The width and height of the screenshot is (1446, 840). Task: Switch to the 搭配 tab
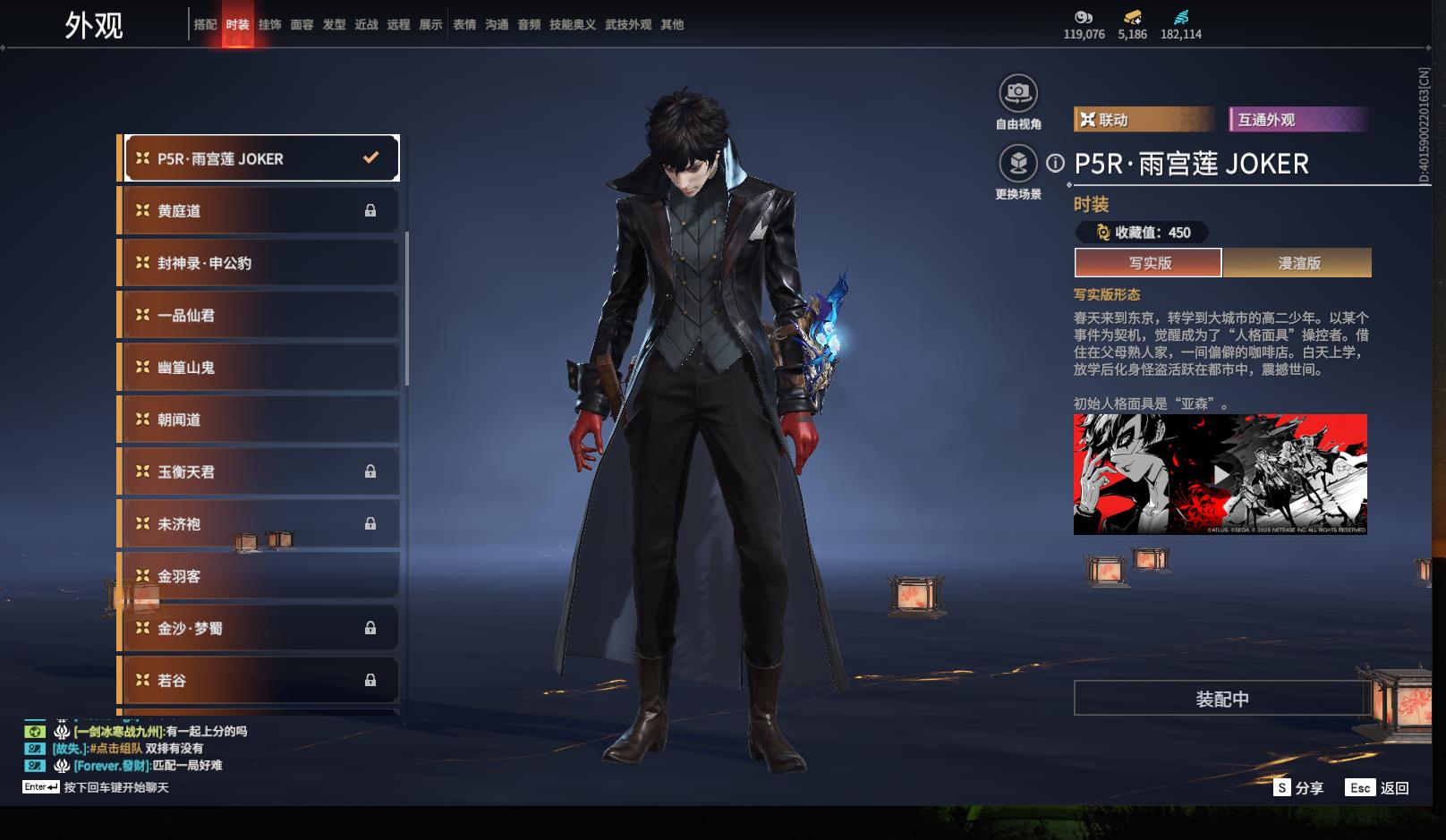205,25
